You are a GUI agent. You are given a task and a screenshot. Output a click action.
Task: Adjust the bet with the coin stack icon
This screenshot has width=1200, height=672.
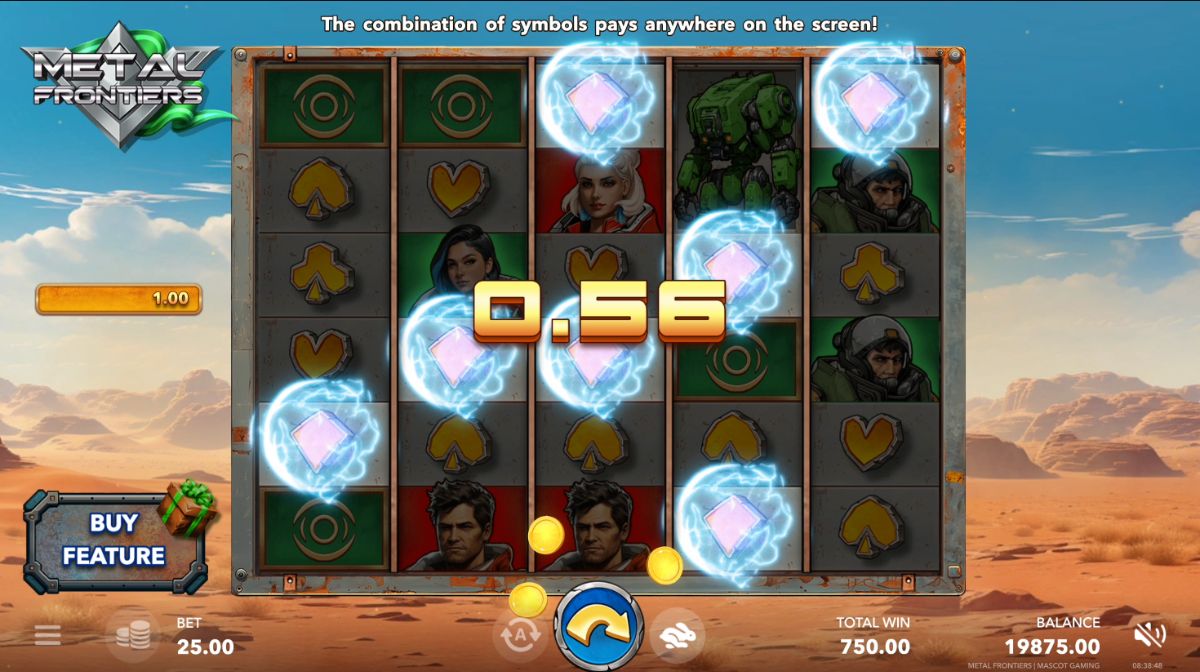(132, 635)
